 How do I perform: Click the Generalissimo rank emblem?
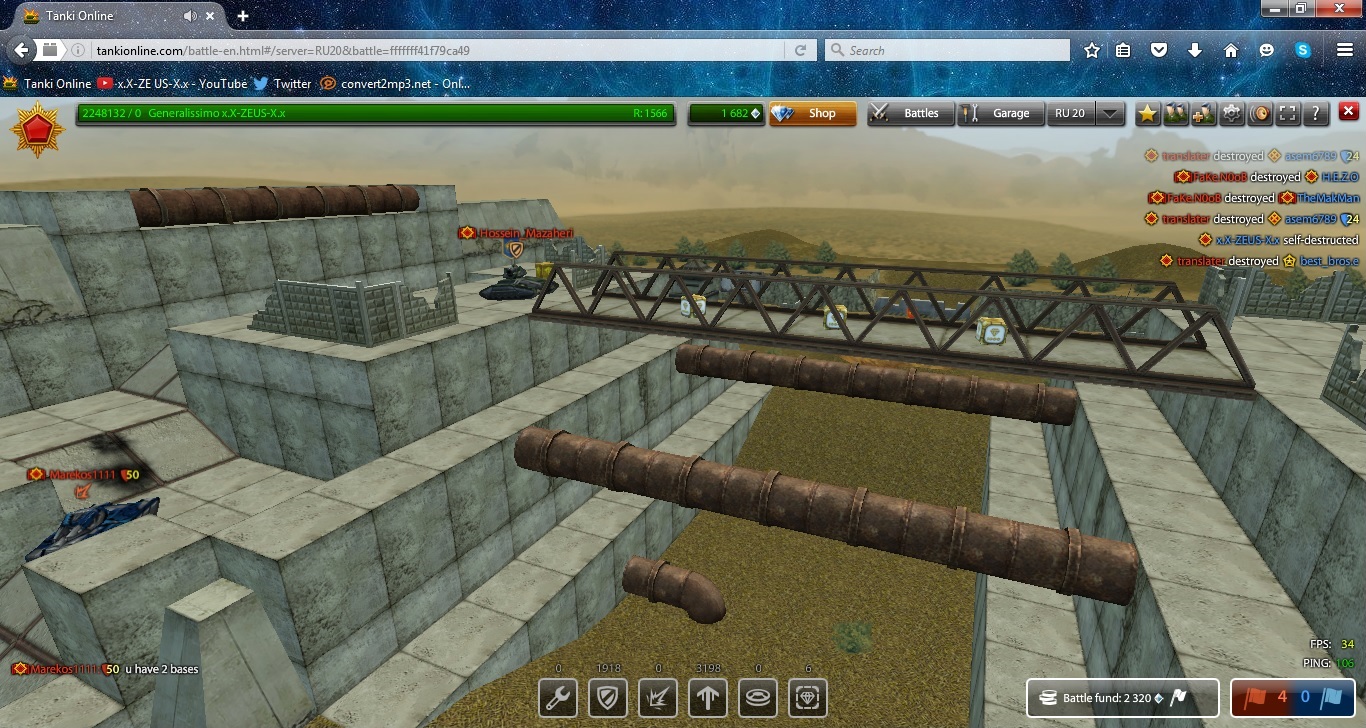[x=38, y=129]
